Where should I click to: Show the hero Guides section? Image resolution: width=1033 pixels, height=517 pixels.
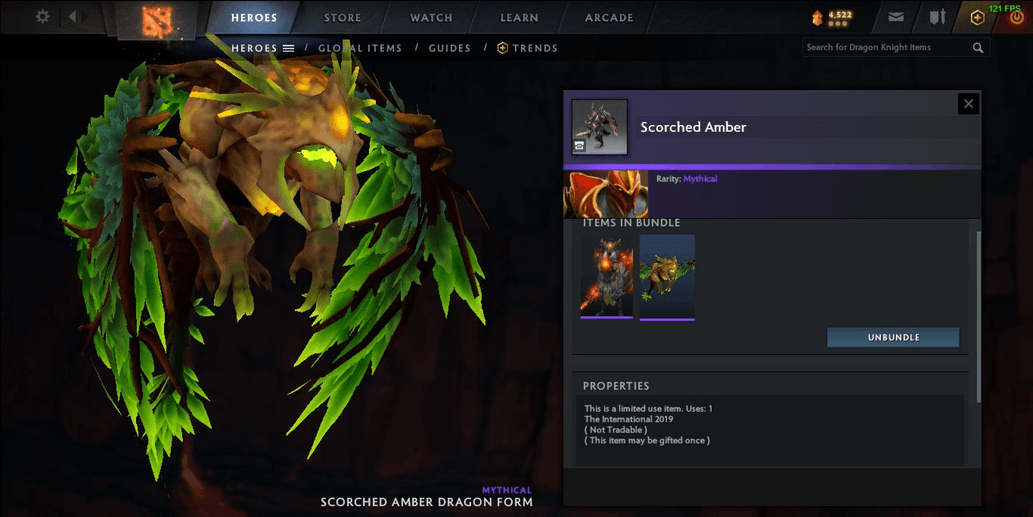(x=449, y=48)
